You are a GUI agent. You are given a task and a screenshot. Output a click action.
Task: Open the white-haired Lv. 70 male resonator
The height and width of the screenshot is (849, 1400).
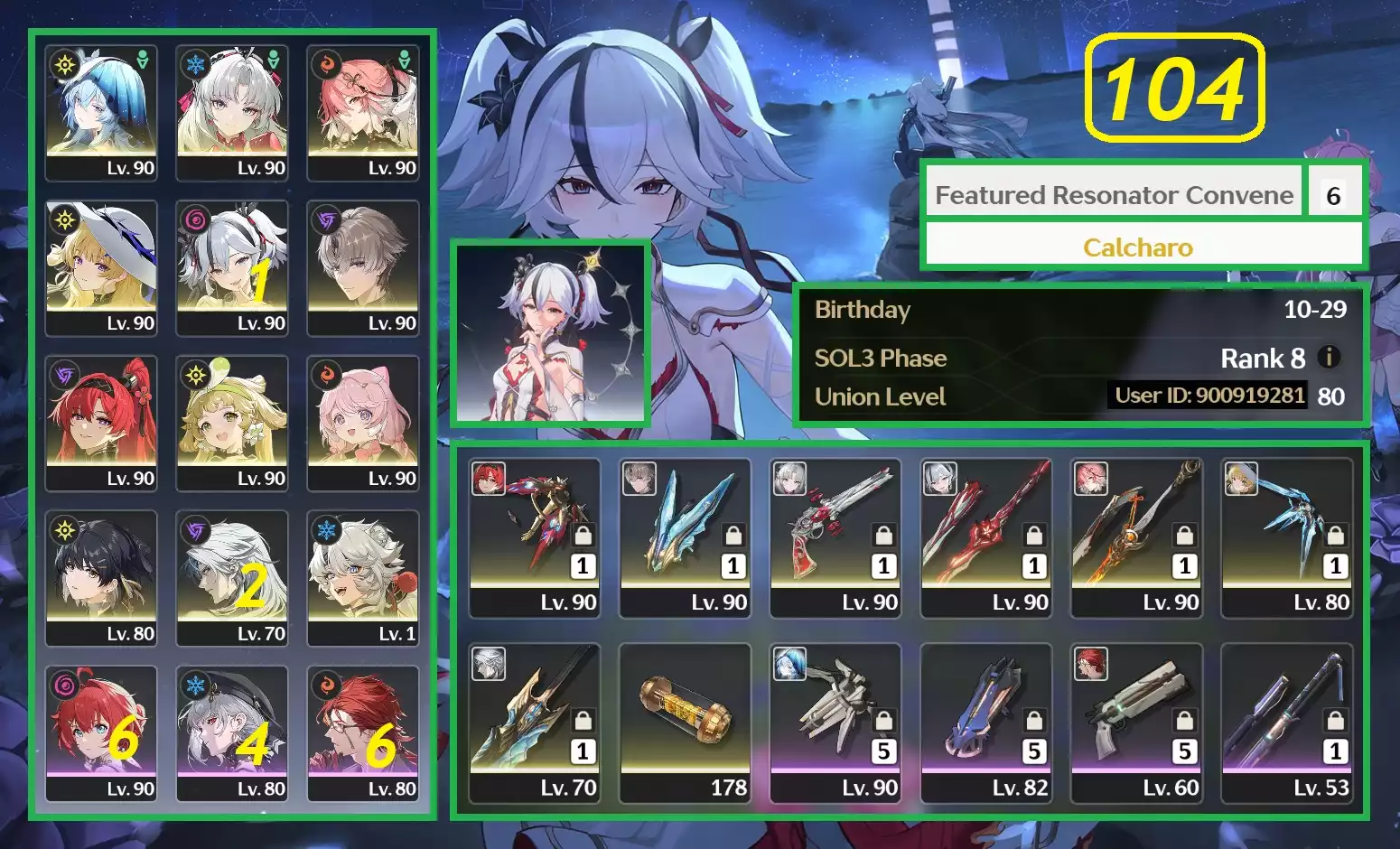click(x=232, y=579)
